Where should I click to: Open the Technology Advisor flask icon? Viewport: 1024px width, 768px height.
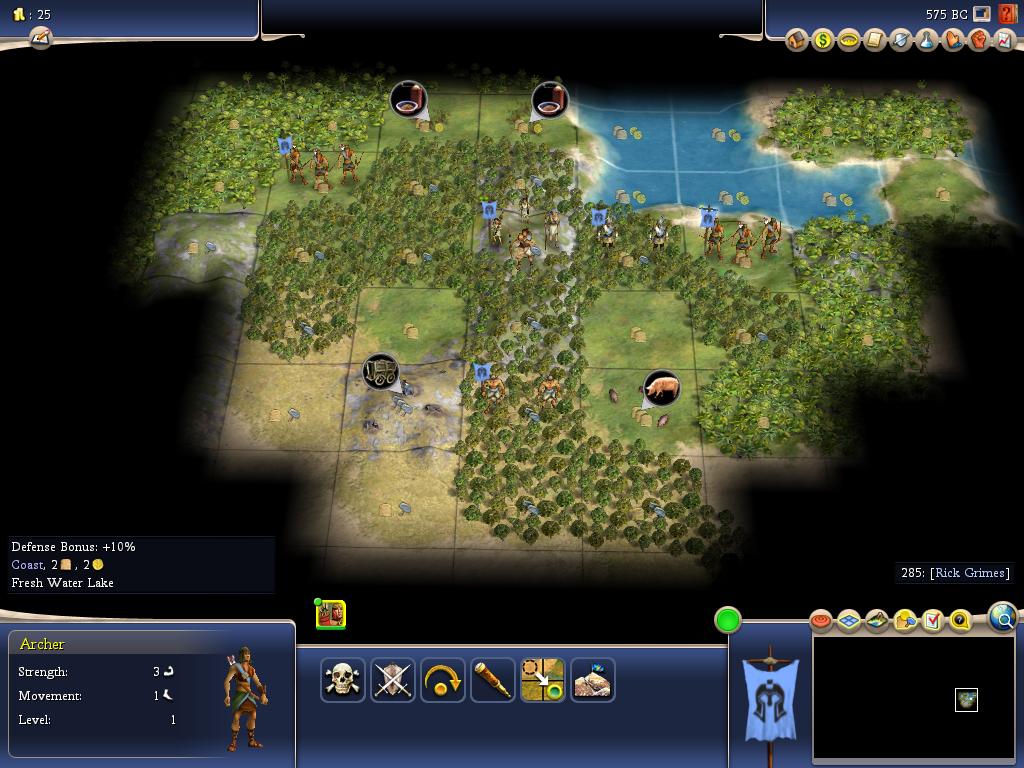point(927,40)
